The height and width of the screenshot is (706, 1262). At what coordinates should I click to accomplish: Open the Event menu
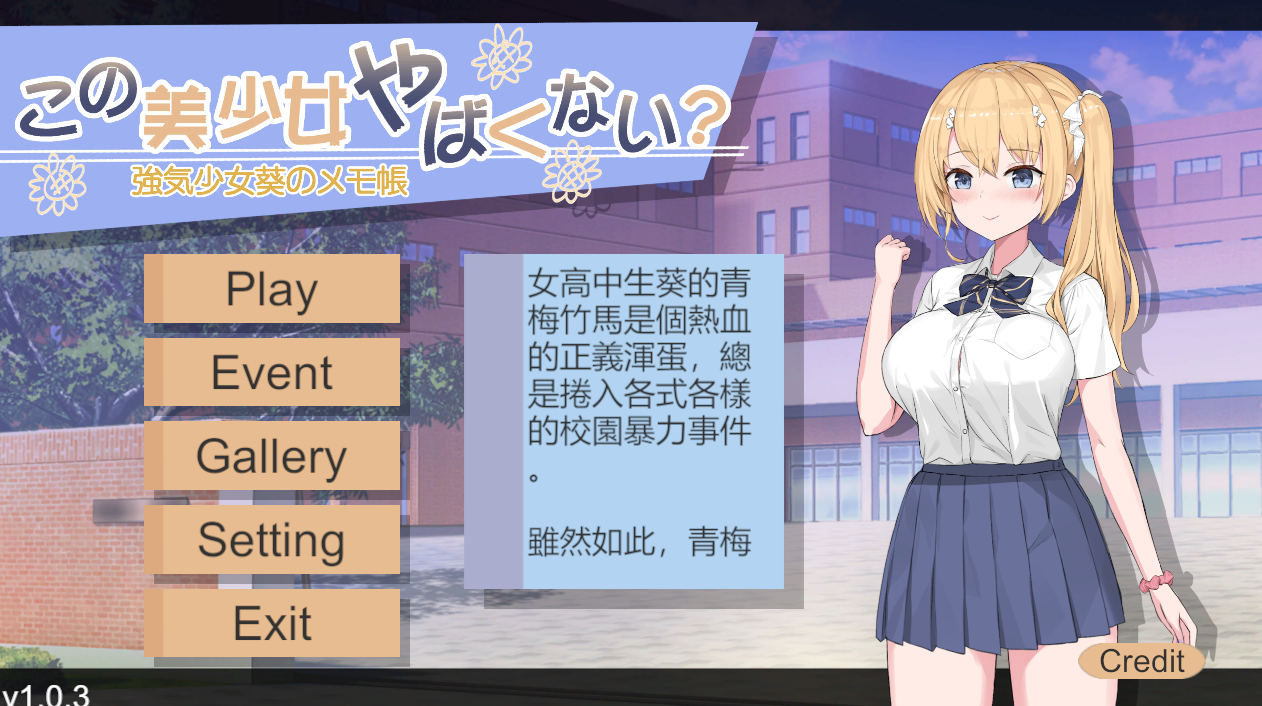[x=272, y=373]
